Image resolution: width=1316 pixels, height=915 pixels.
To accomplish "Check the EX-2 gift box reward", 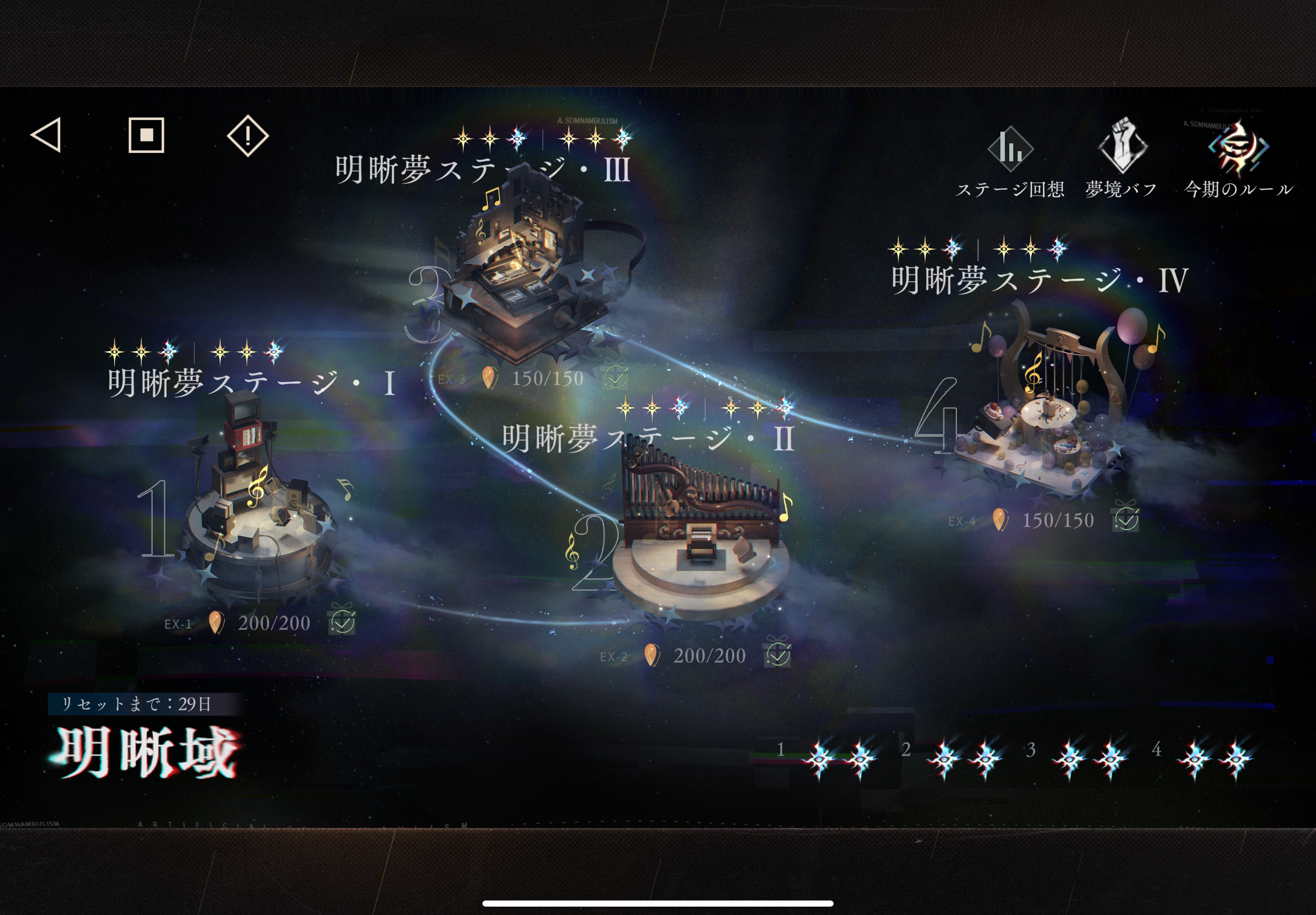I will [777, 653].
